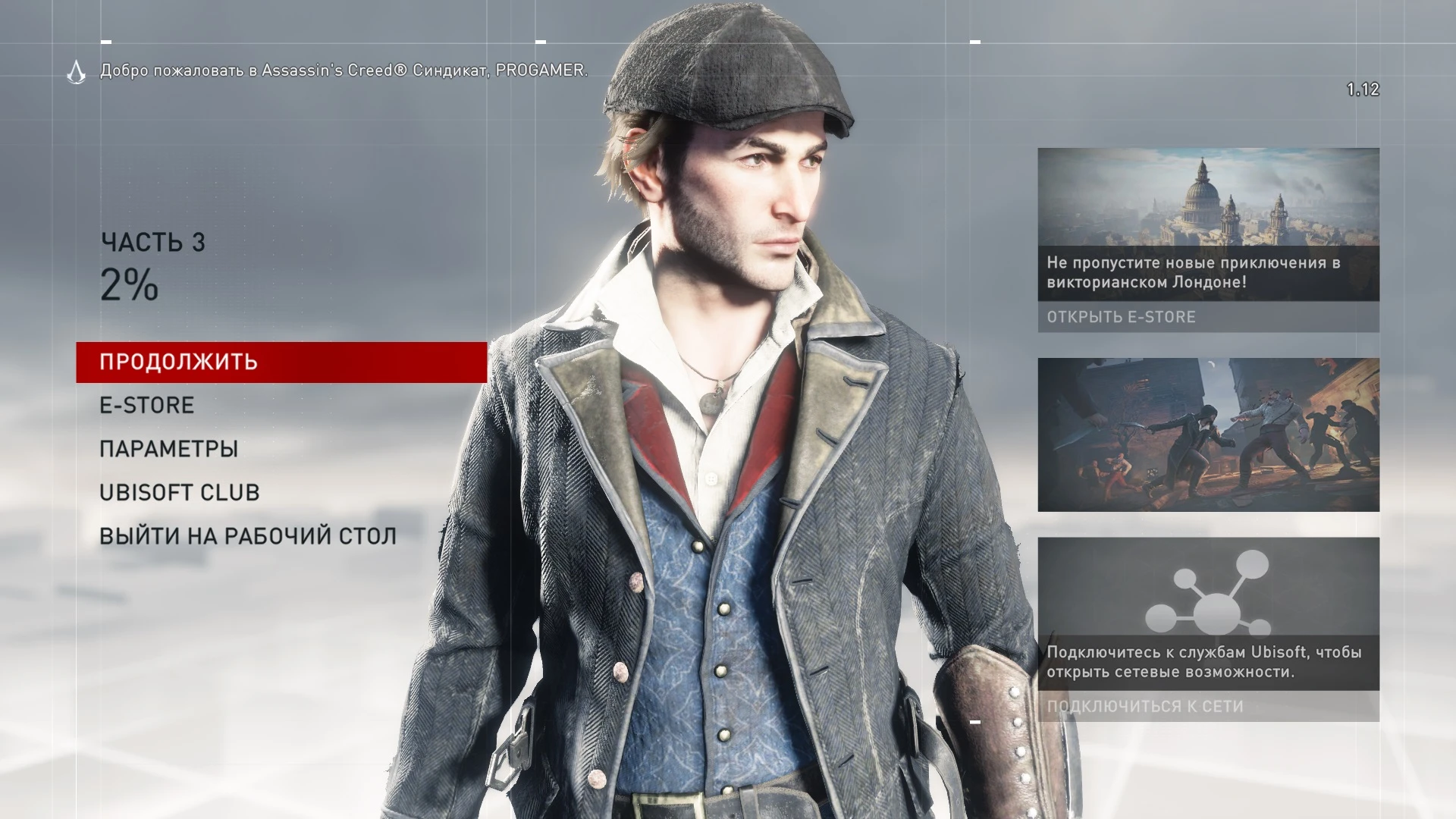
Task: Click the Ubisoft services connection panel
Action: point(1208,629)
